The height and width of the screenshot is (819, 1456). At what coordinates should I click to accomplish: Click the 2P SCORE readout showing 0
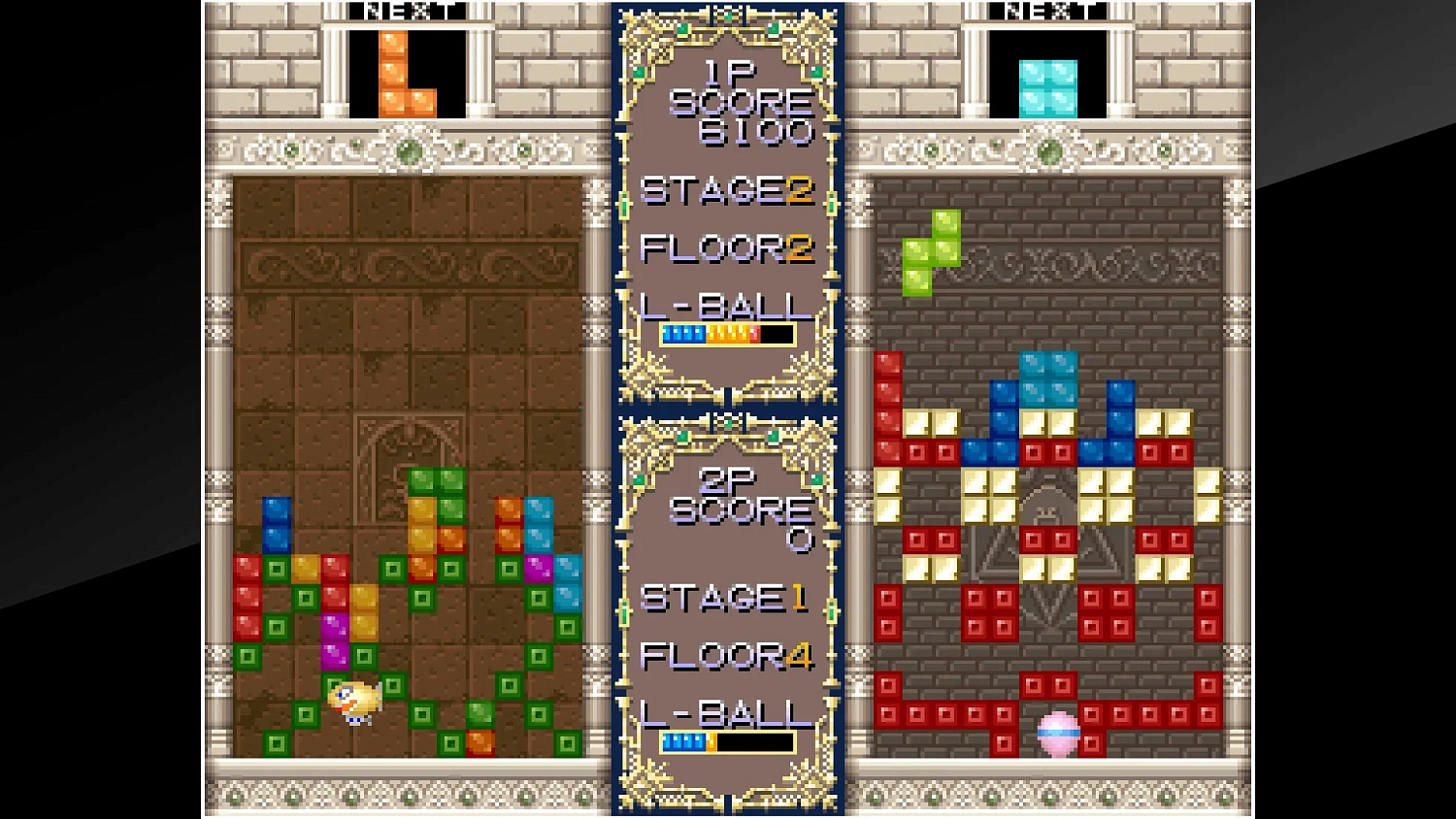pos(801,540)
